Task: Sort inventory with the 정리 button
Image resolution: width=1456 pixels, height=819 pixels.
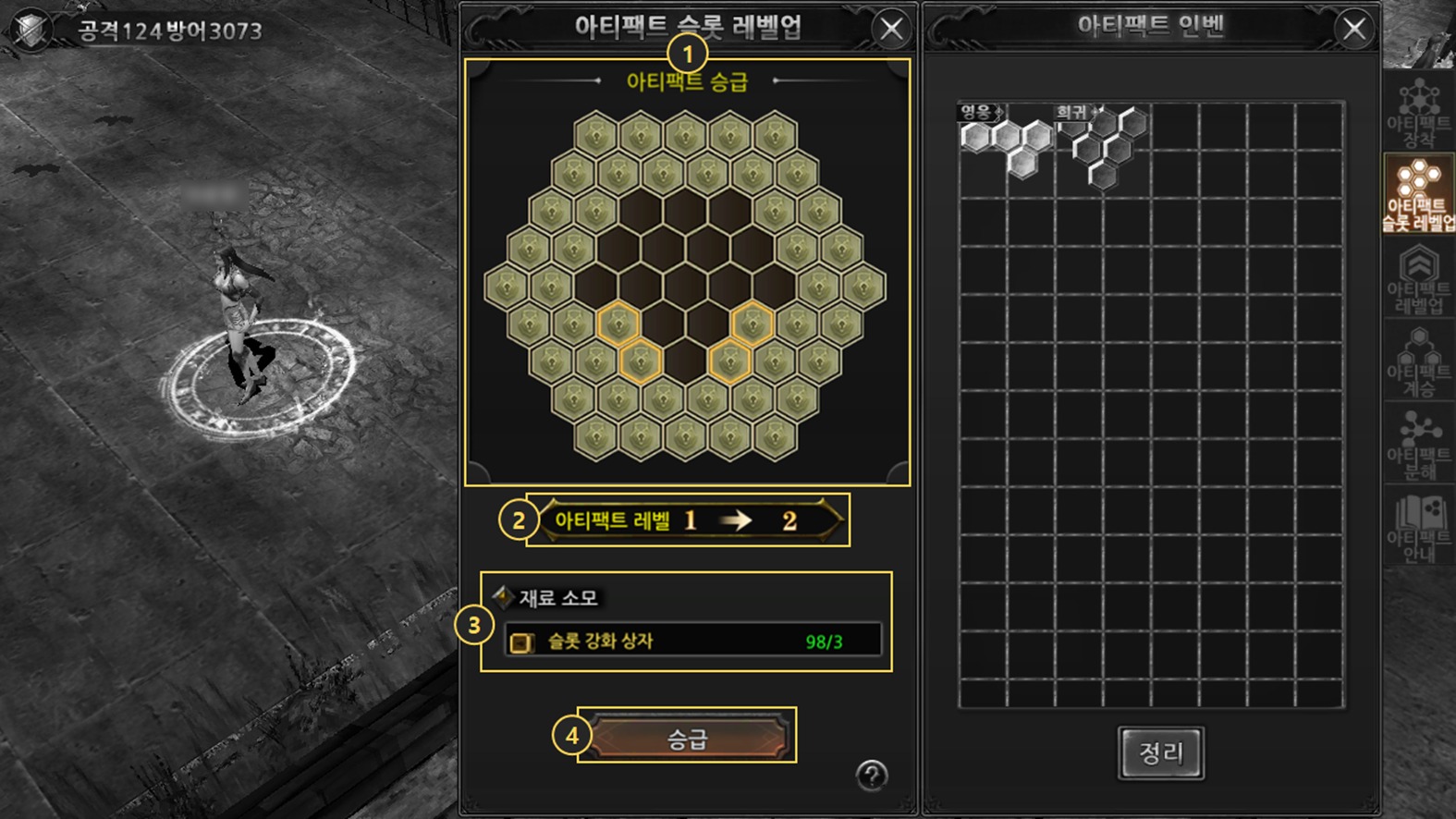Action: (x=1160, y=752)
